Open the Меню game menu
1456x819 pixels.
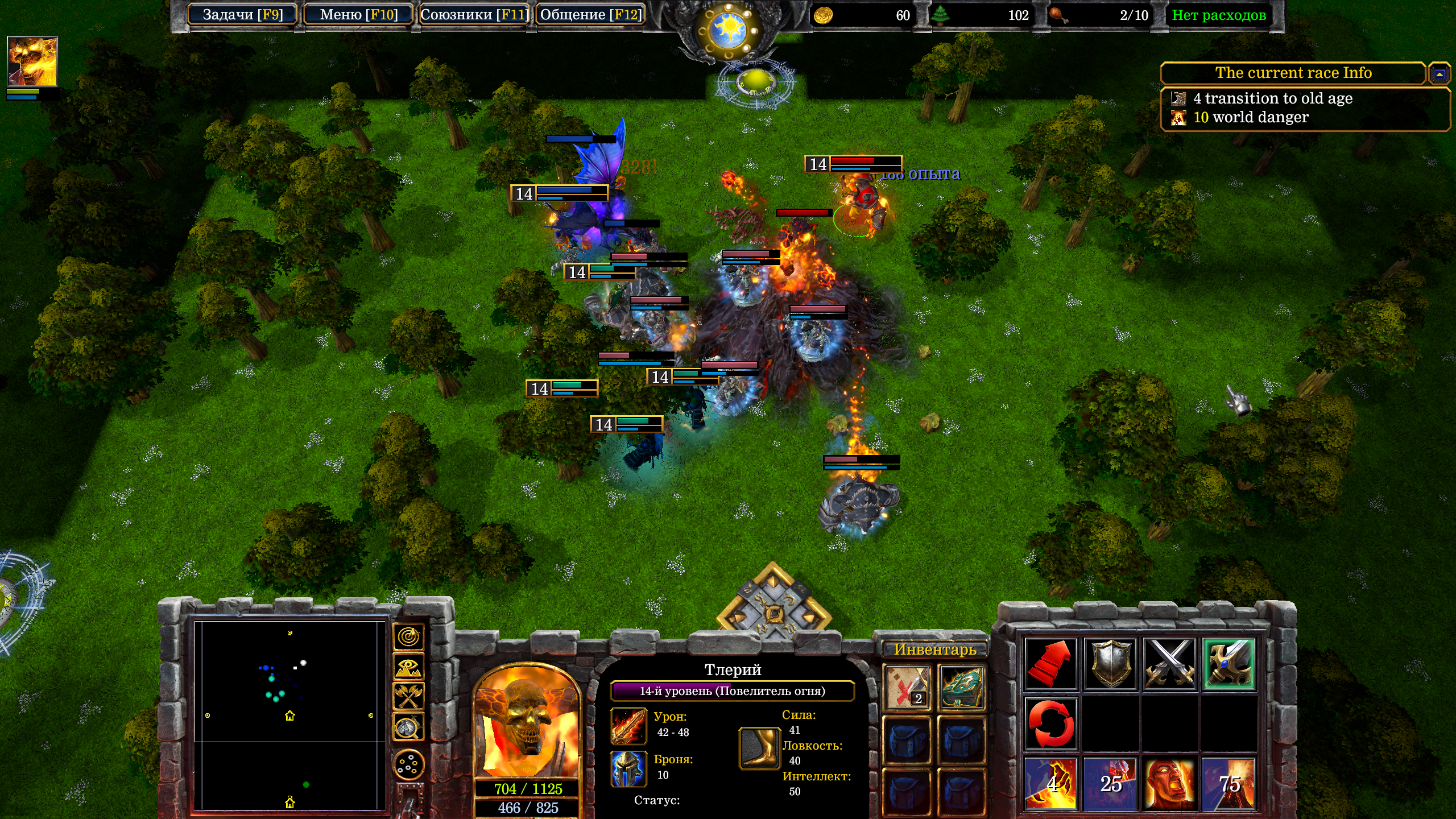pos(358,15)
